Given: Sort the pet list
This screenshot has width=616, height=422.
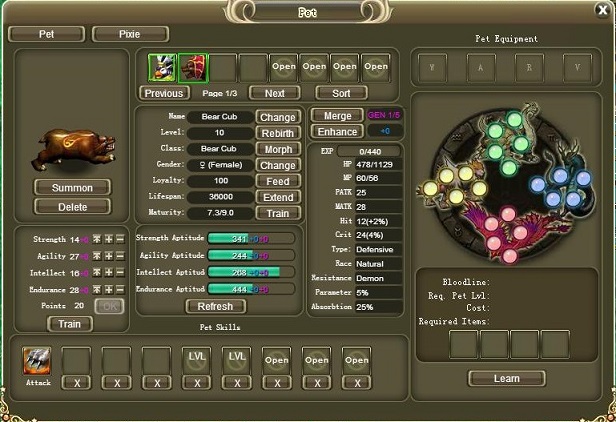Looking at the screenshot, I should 341,93.
